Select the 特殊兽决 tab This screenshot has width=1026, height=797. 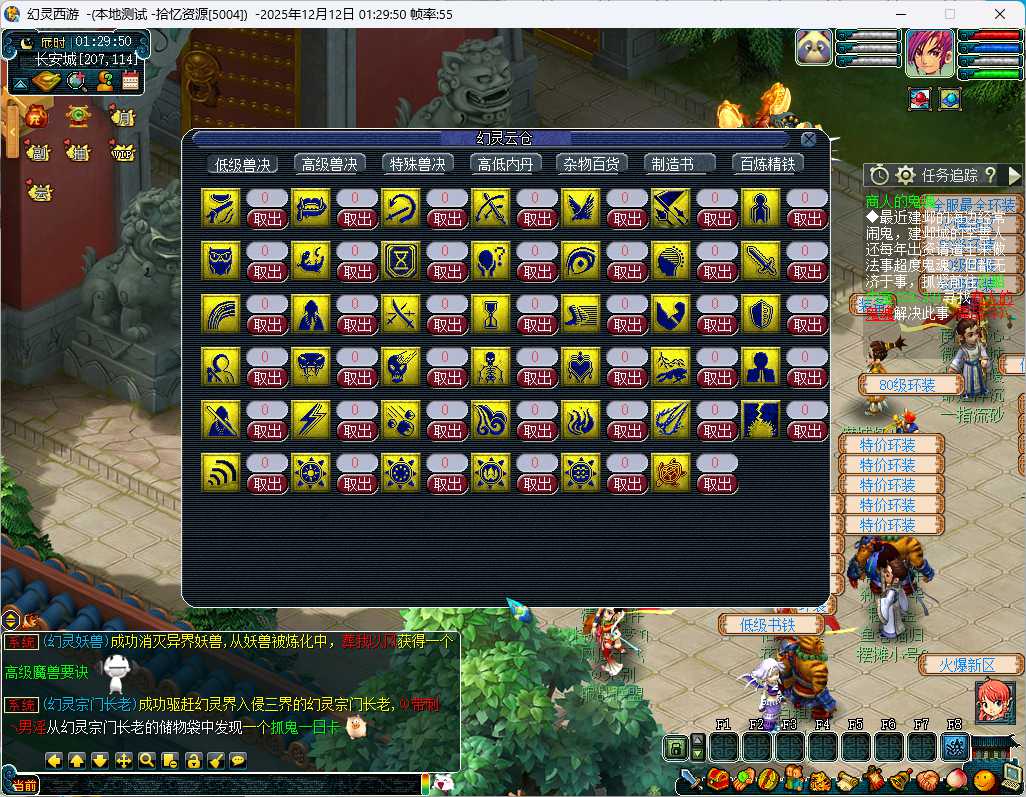(x=417, y=164)
